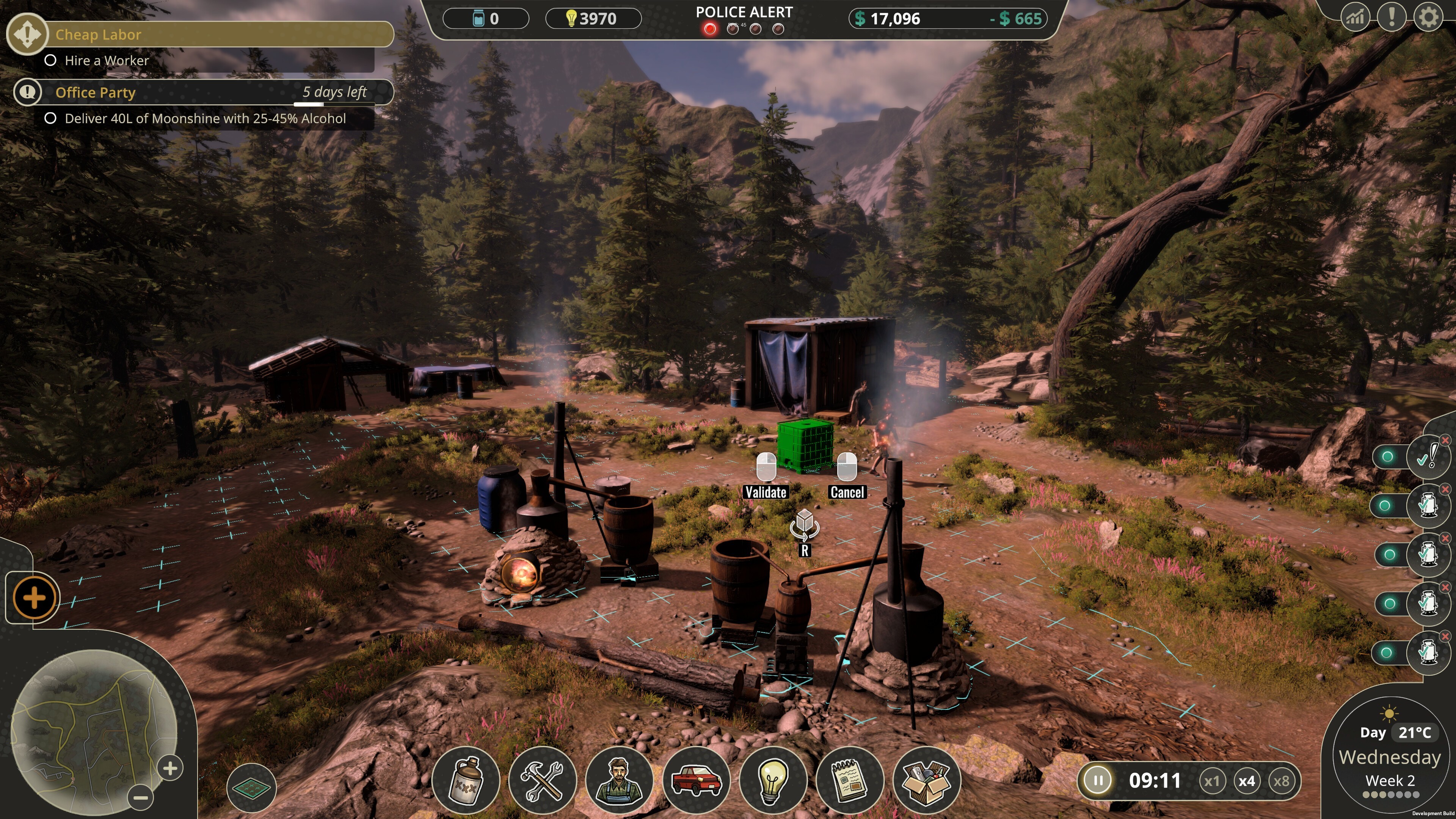Set game speed to x1
The width and height of the screenshot is (1456, 819).
[1211, 781]
